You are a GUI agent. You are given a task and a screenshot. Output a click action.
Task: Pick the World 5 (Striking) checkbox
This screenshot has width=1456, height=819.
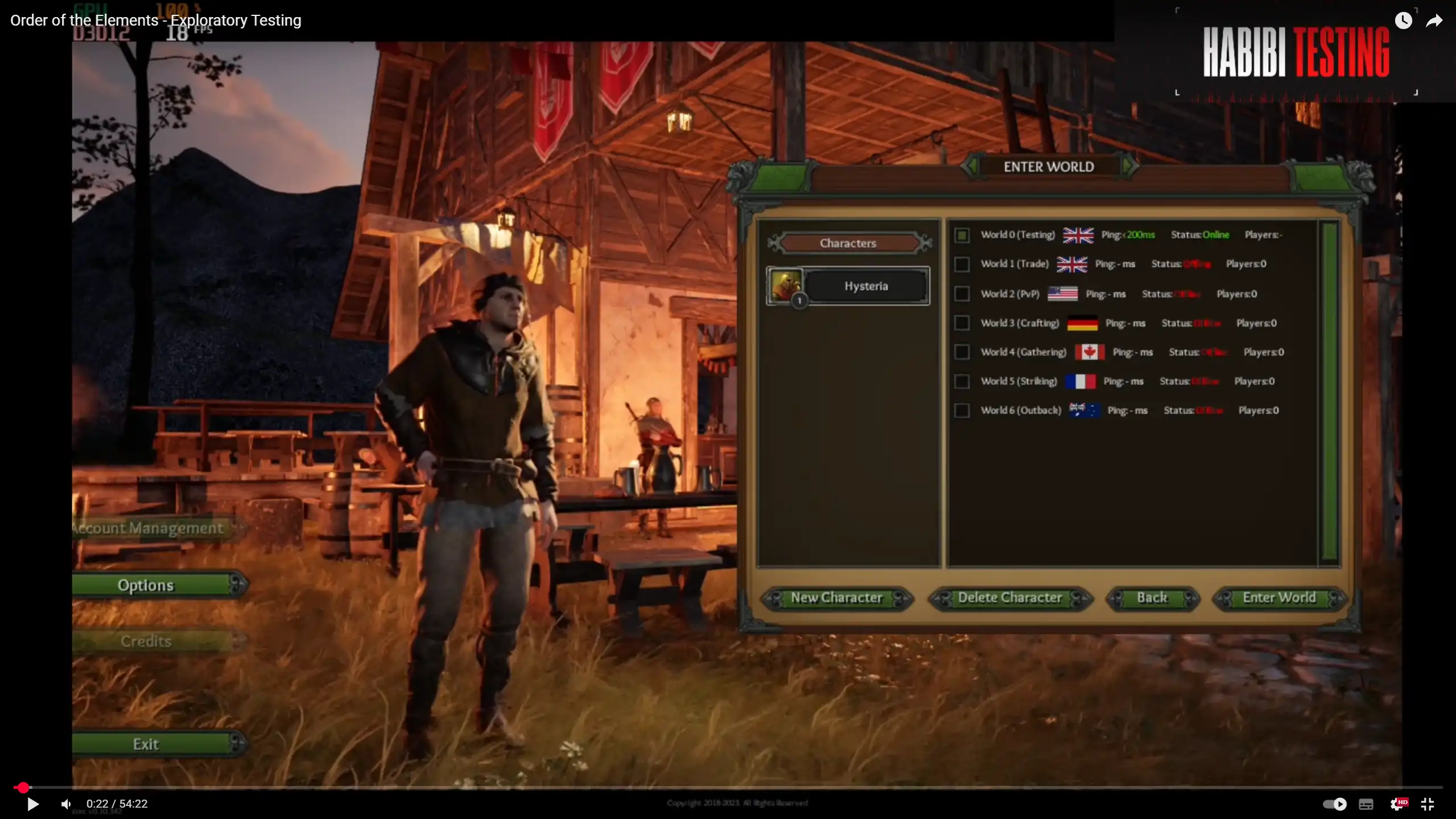coord(962,381)
